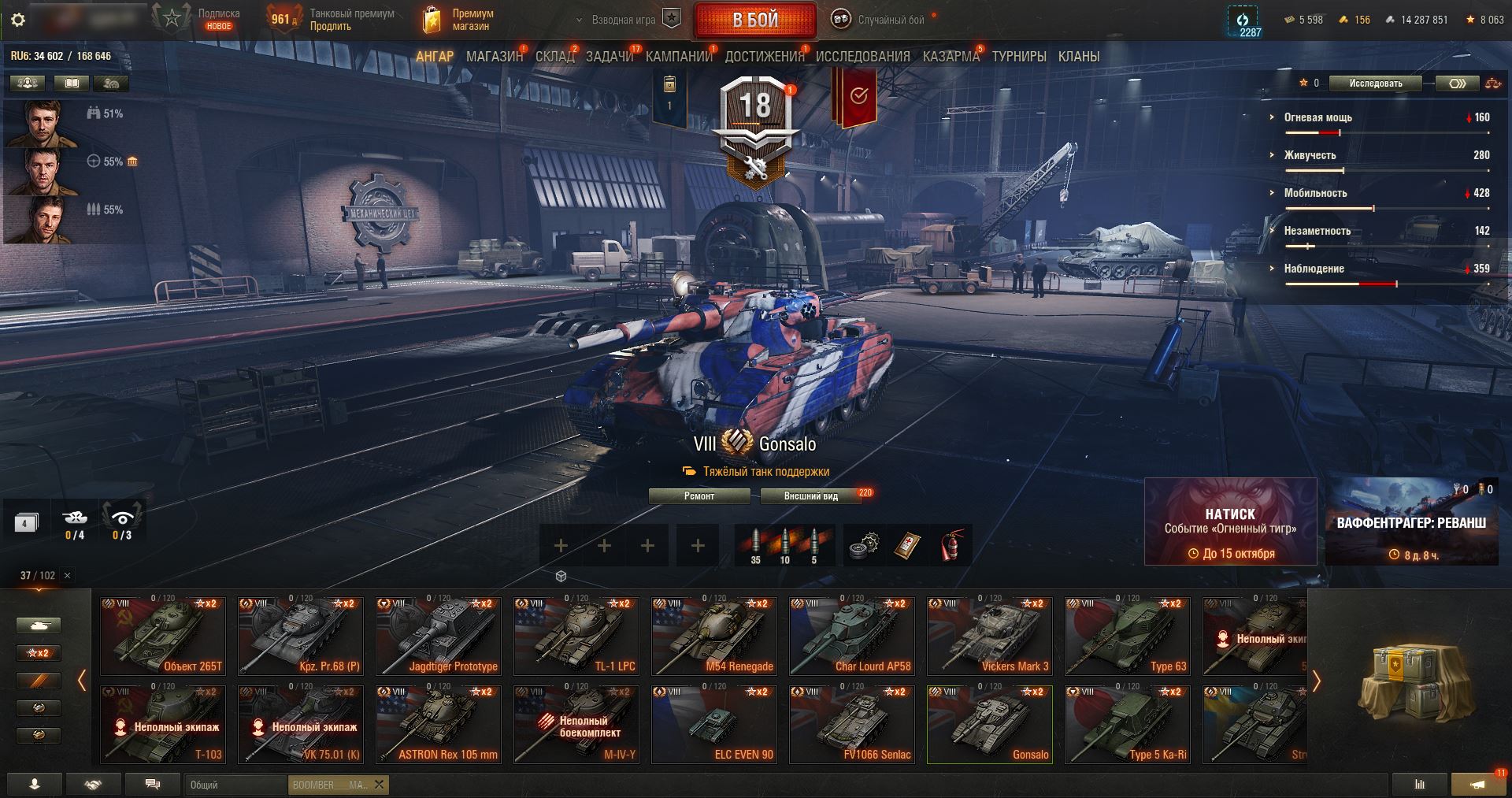Viewport: 1512px width, 798px height.
Task: Open the Натиск event banner
Action: (1230, 521)
